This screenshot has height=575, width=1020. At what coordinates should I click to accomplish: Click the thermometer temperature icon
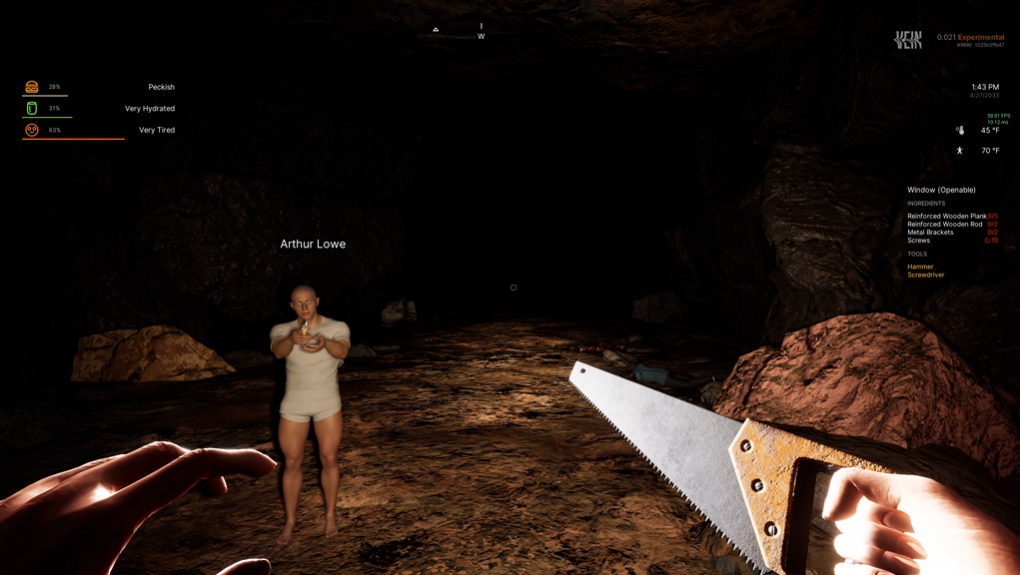tap(960, 130)
